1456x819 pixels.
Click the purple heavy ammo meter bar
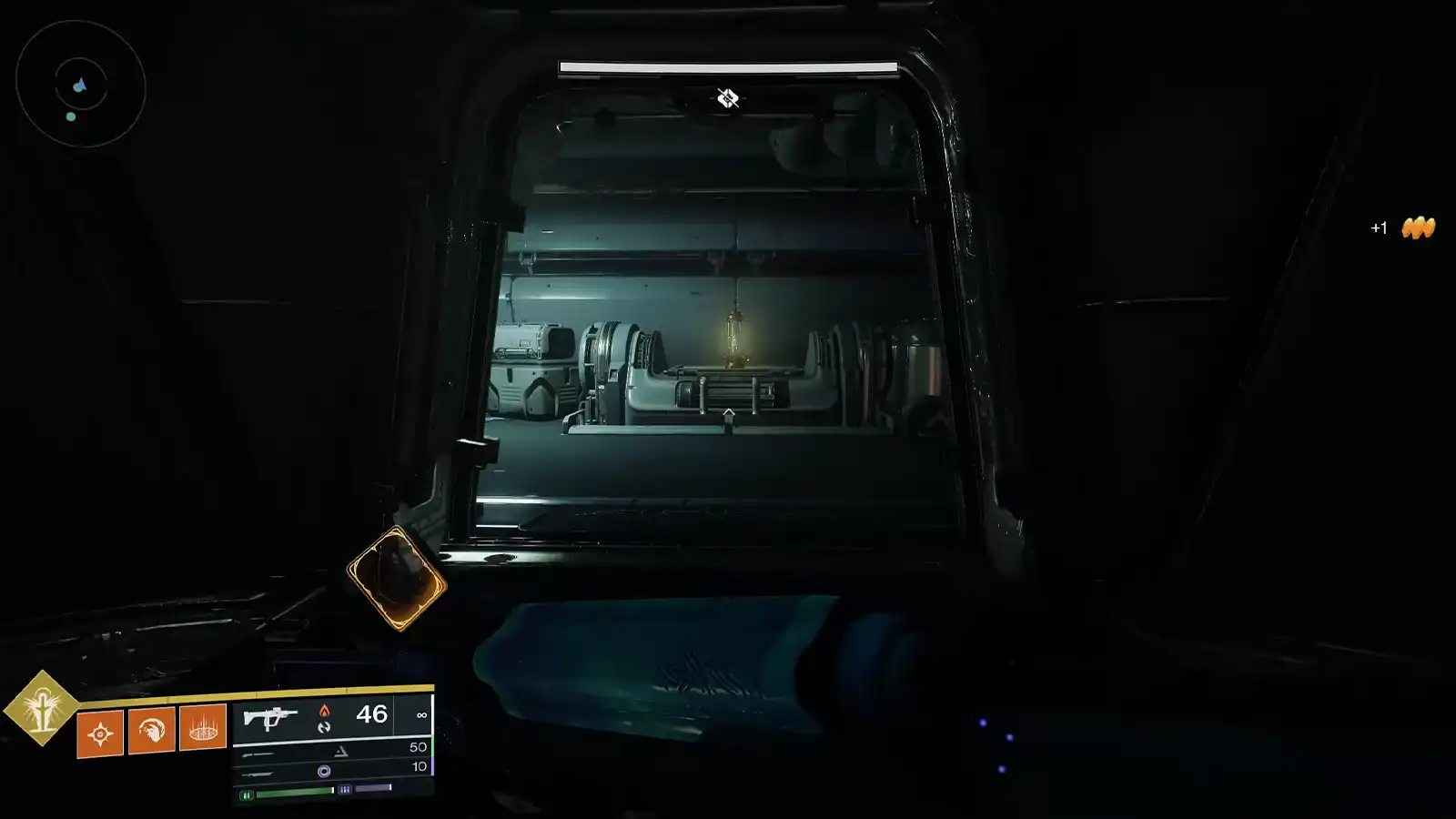375,788
